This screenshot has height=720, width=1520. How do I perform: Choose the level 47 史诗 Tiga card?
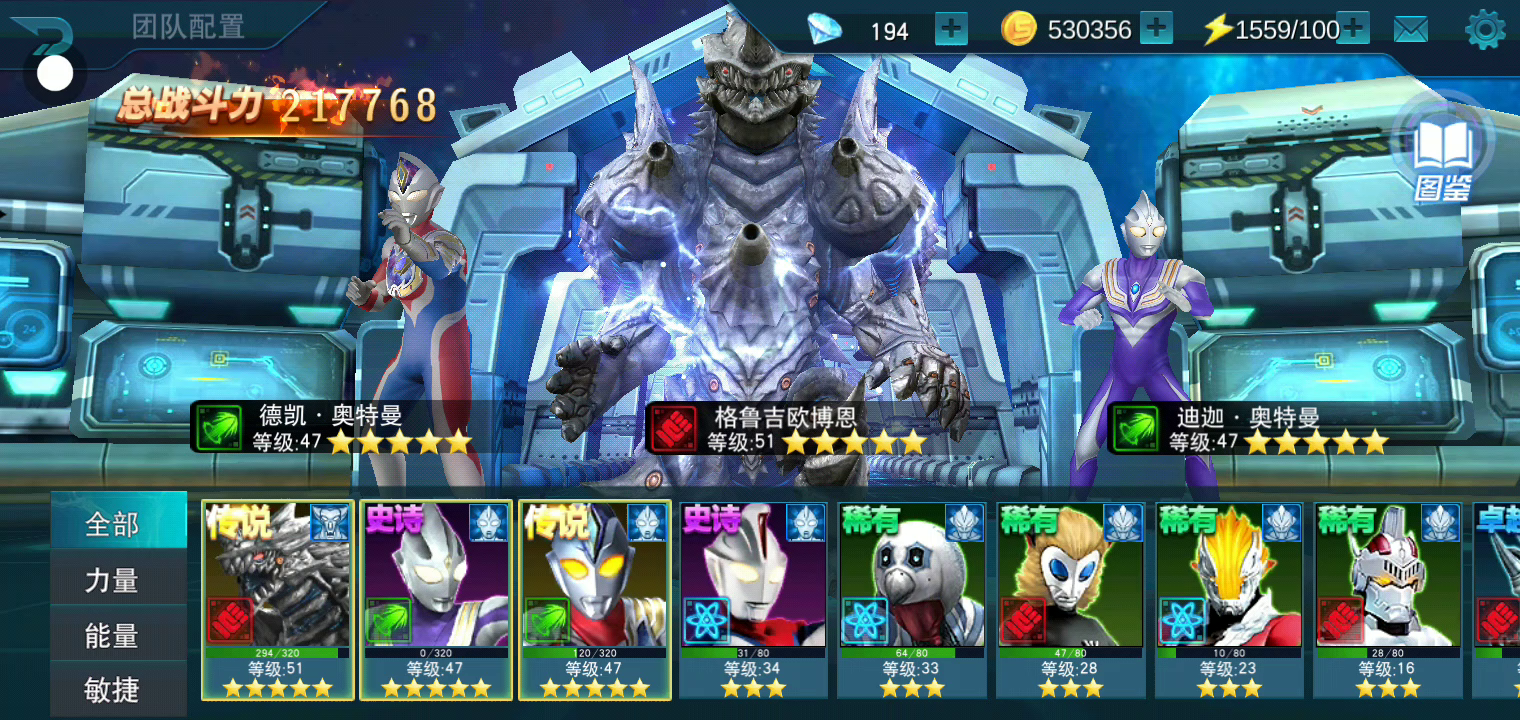(436, 599)
